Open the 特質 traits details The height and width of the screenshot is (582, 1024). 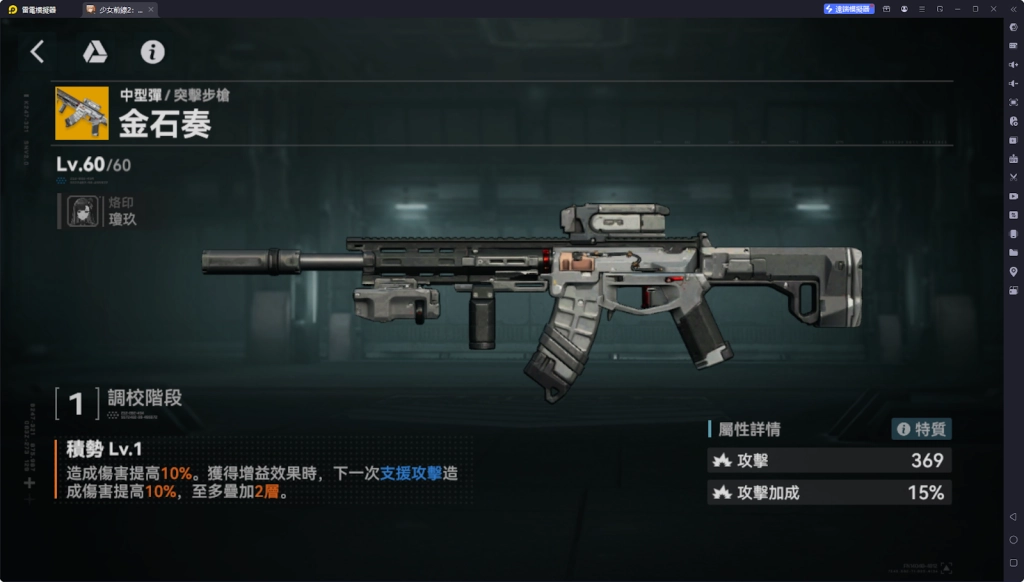(921, 429)
